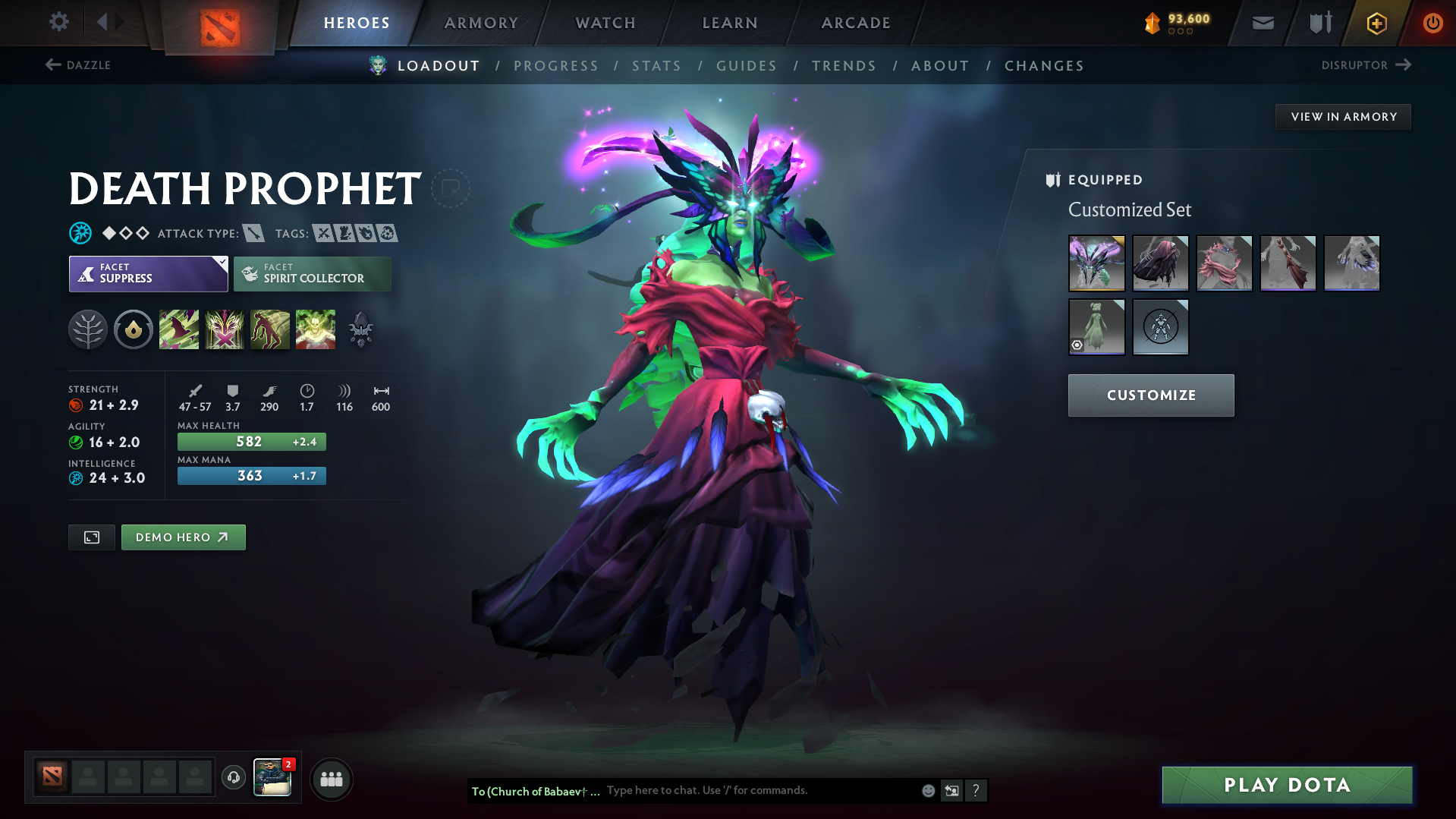This screenshot has width=1456, height=819.
Task: Expand the Suppress facet dropdown
Action: click(221, 262)
